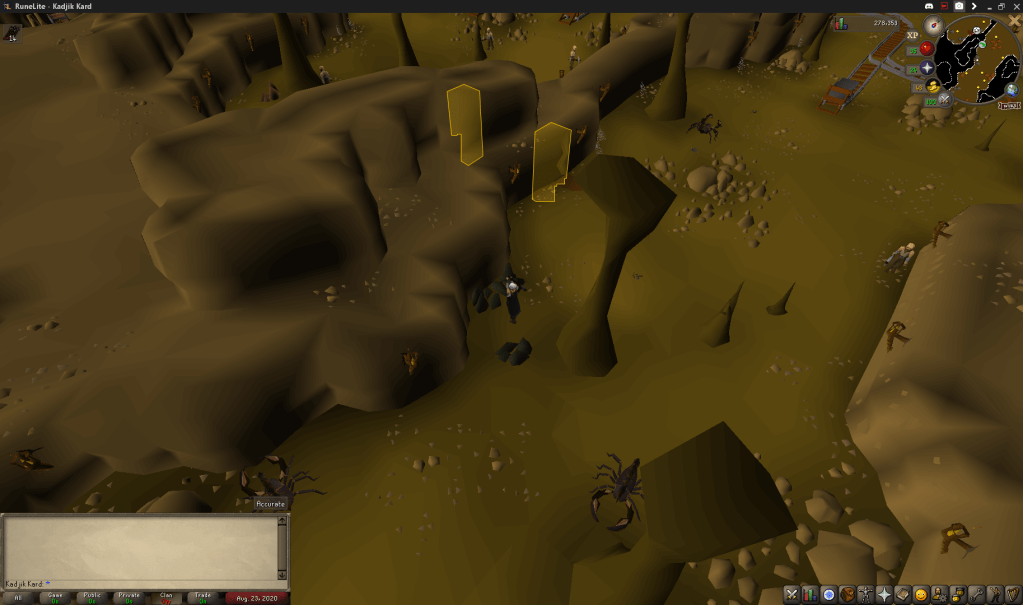This screenshot has width=1023, height=605.
Task: Open the Music Player harp tab
Action: tap(1012, 595)
